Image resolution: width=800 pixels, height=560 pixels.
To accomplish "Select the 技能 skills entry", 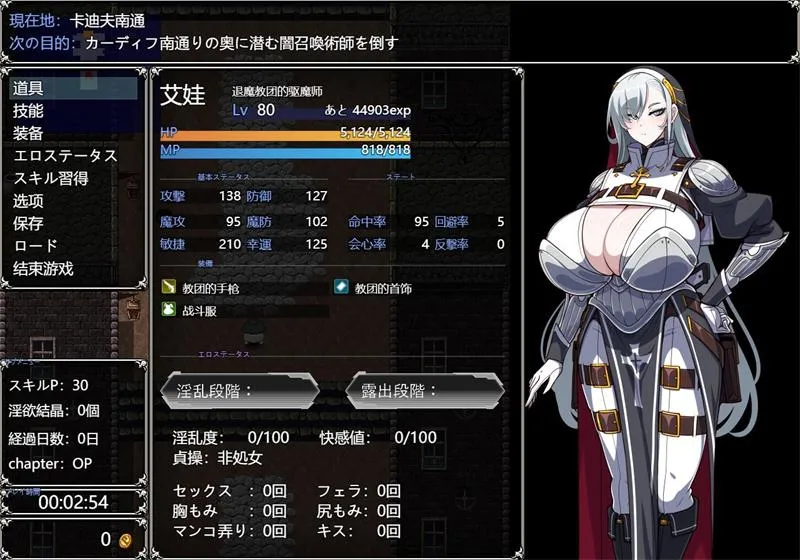I will point(28,111).
